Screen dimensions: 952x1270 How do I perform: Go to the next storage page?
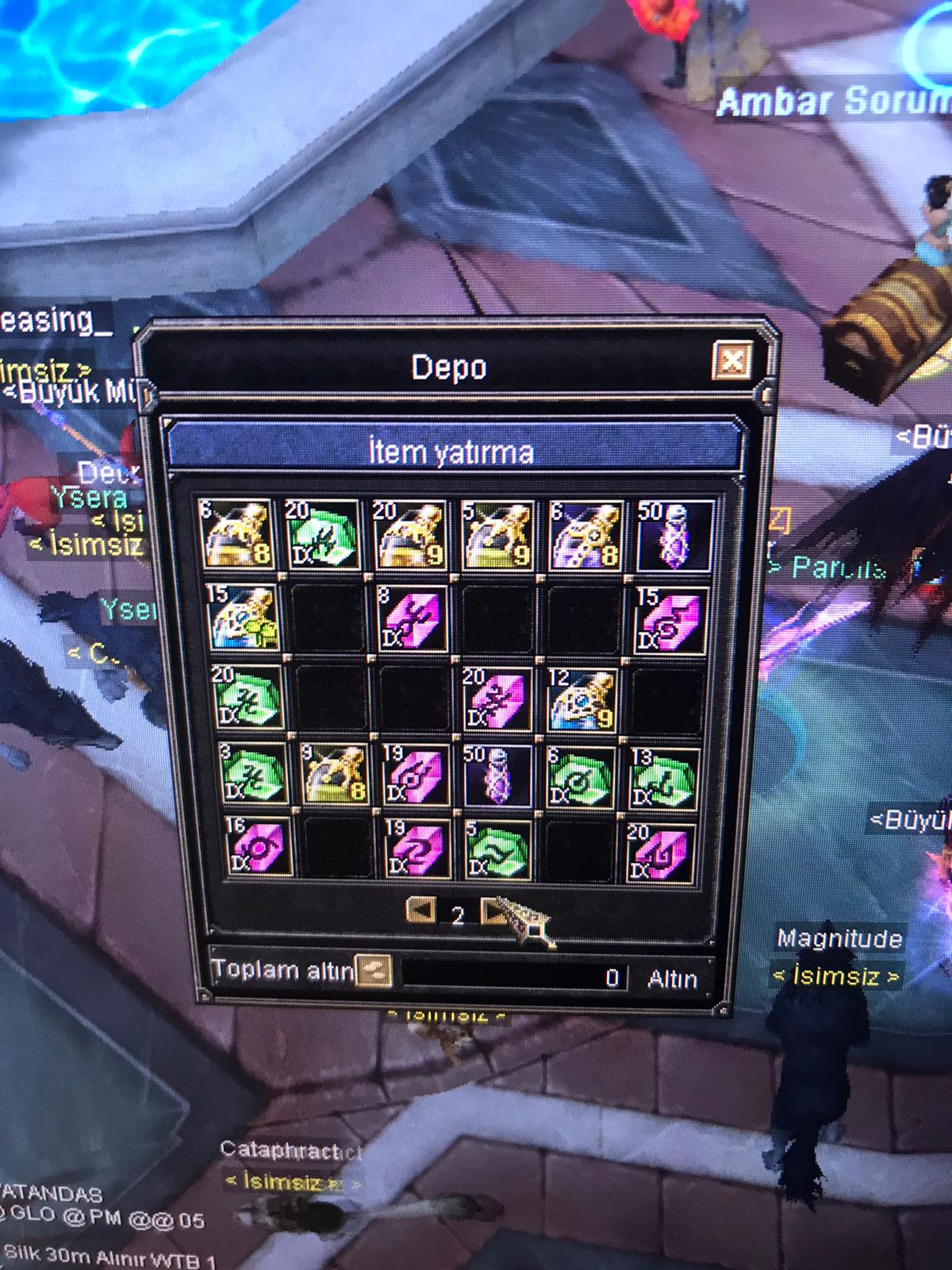493,911
